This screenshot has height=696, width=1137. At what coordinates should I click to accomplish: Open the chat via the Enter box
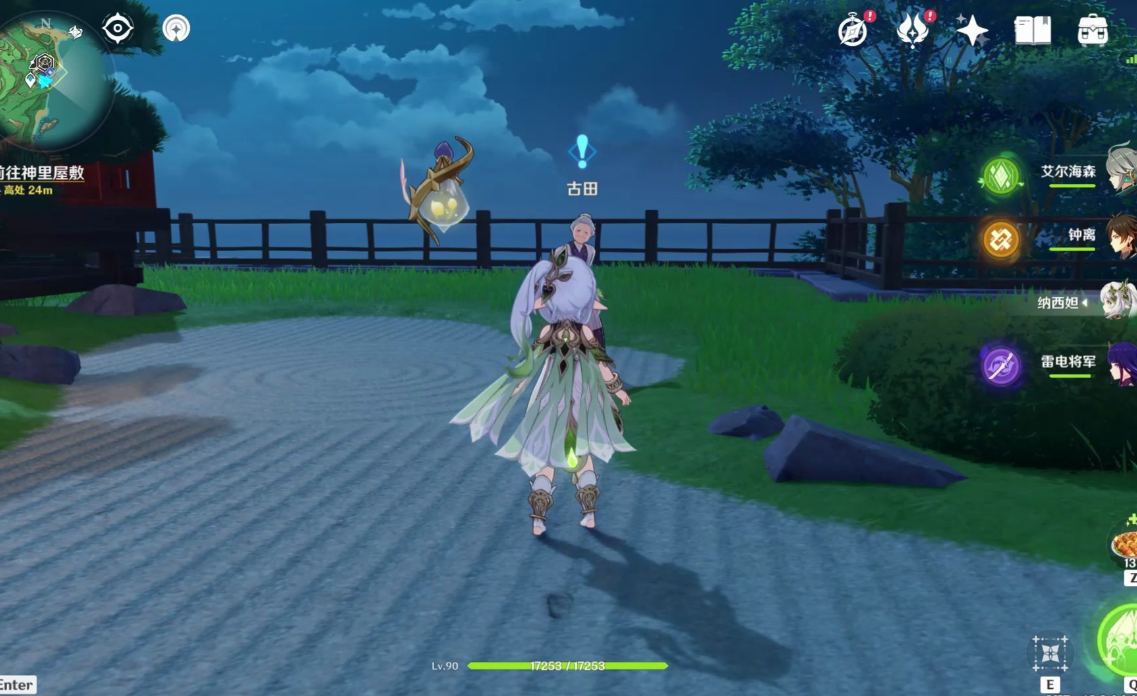pyautogui.click(x=17, y=685)
